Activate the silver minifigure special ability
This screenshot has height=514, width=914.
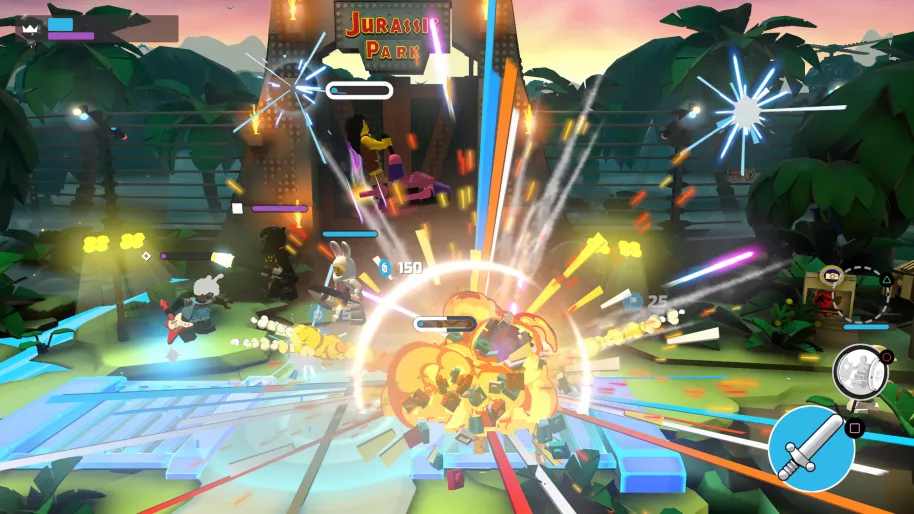[858, 371]
